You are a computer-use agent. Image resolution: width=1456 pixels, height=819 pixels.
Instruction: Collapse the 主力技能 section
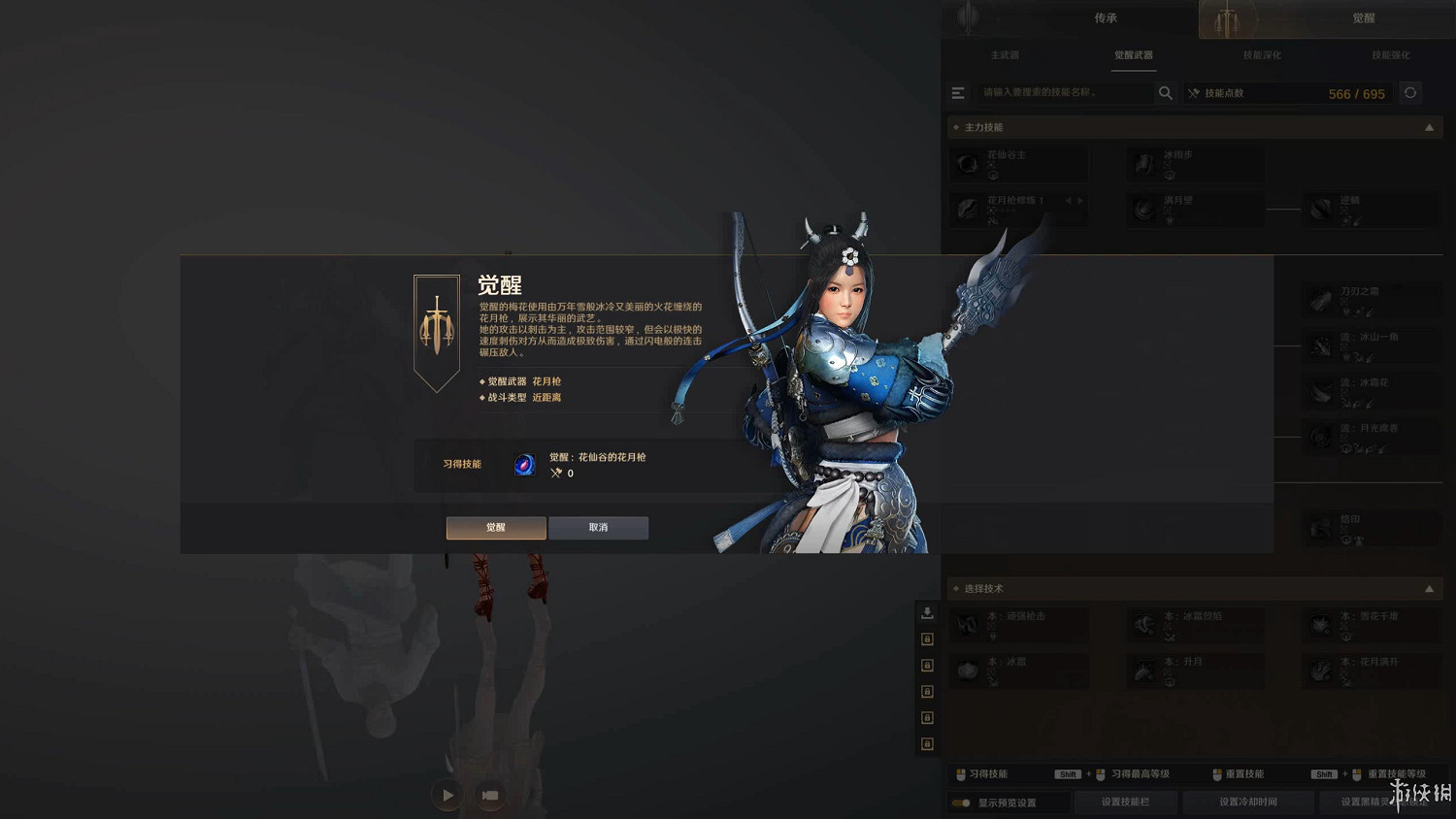[1429, 126]
